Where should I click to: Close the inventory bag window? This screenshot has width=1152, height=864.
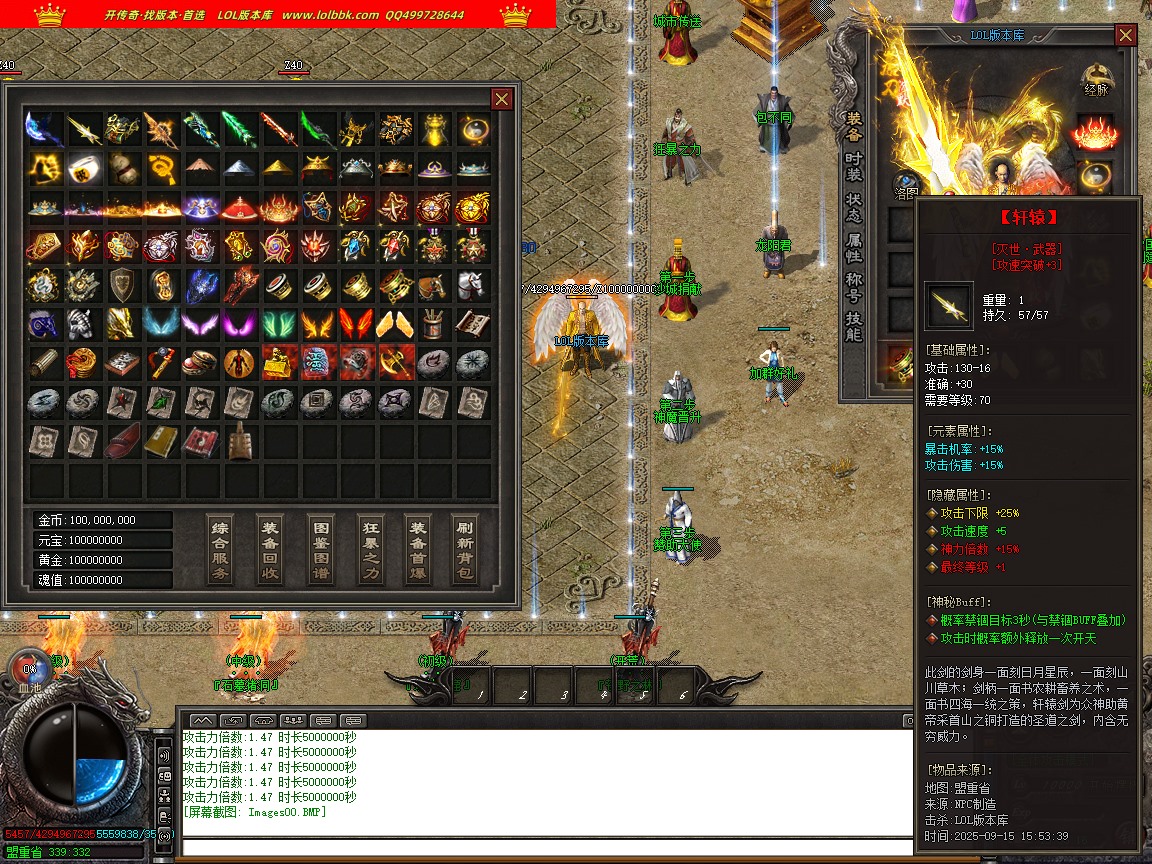pyautogui.click(x=502, y=99)
